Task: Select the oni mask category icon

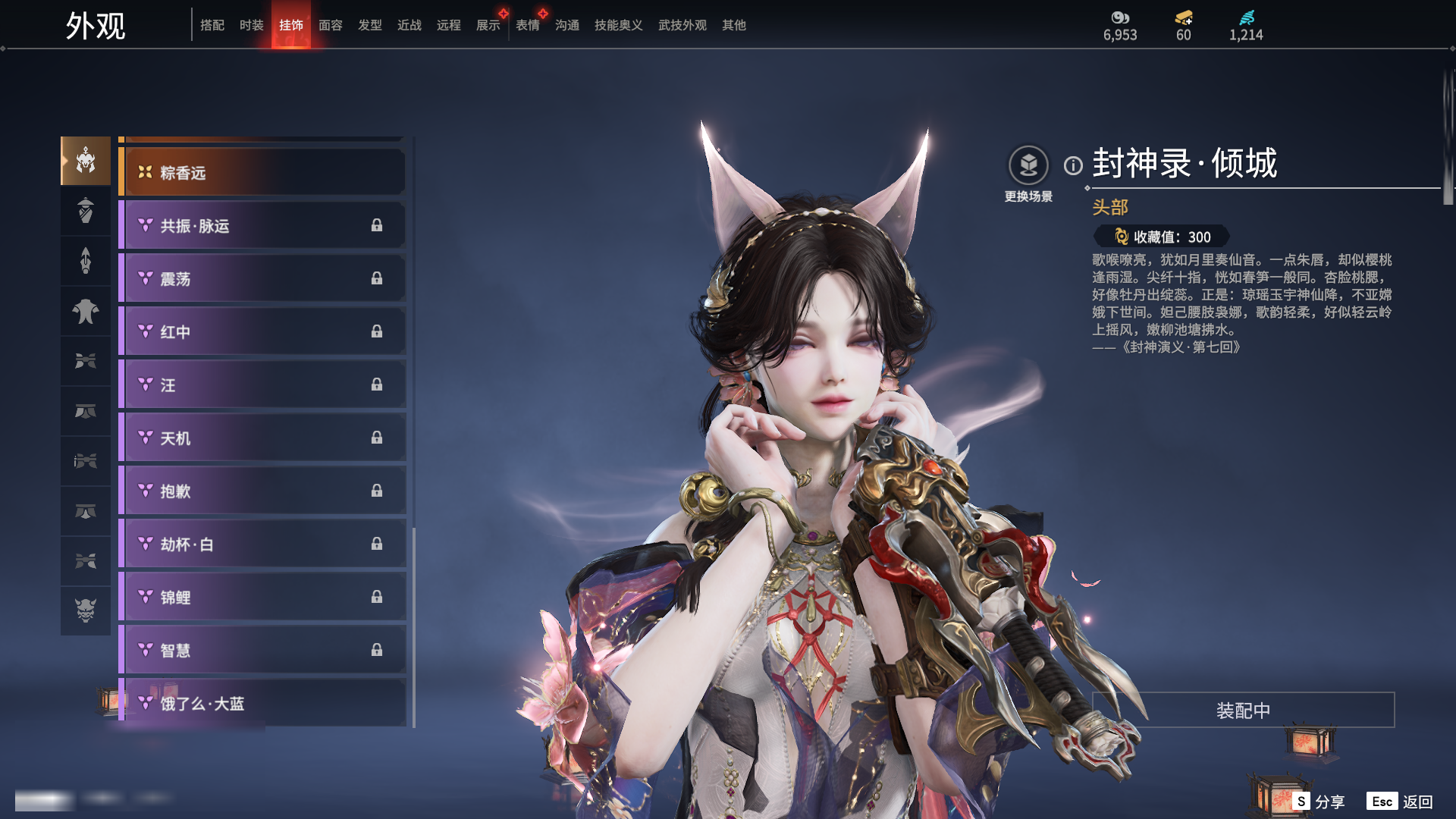Action: point(86,610)
